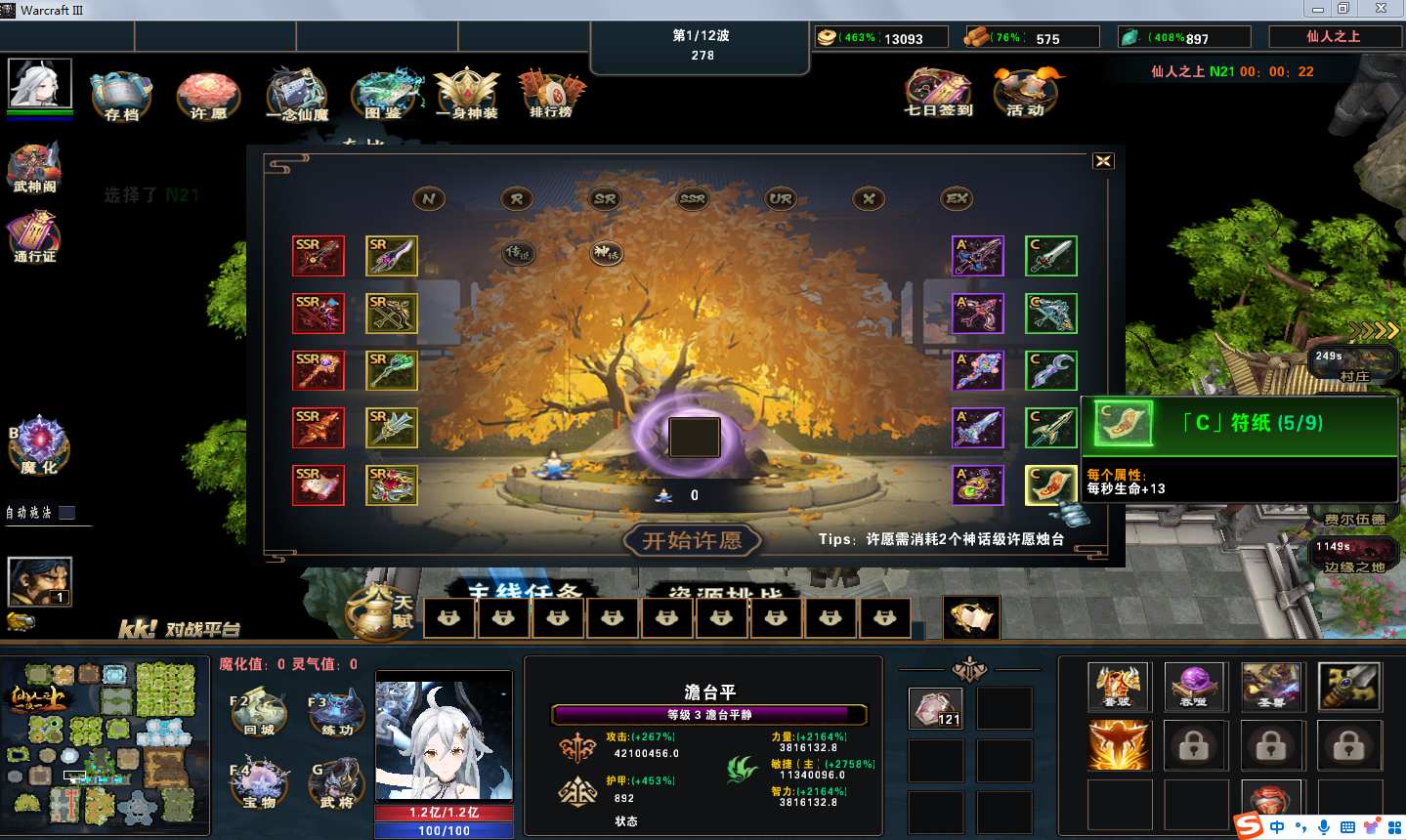Viewport: 1406px width, 840px height.
Task: Close the wishing tree panel
Action: tap(1103, 161)
